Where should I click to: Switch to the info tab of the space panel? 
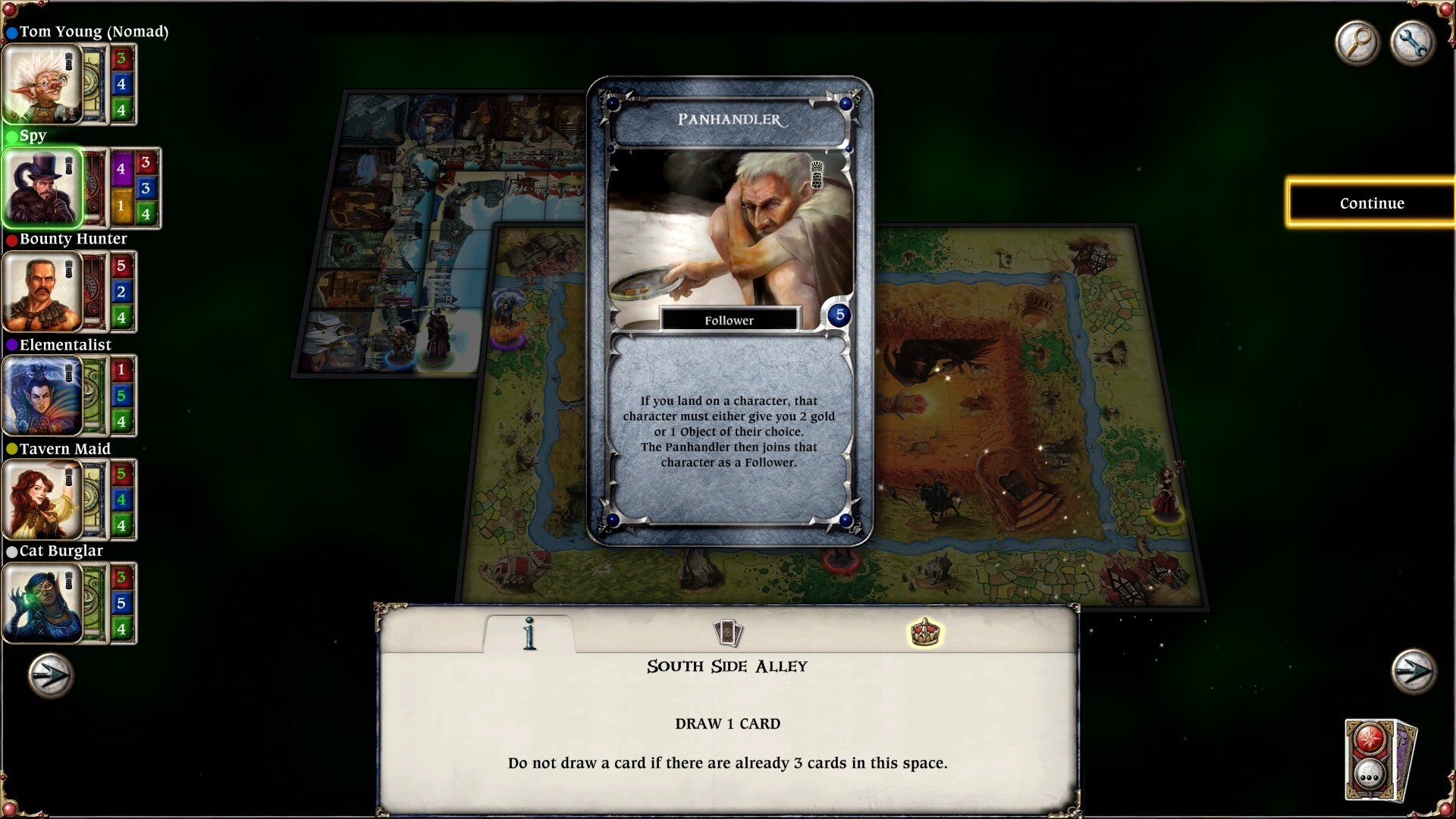coord(529,634)
